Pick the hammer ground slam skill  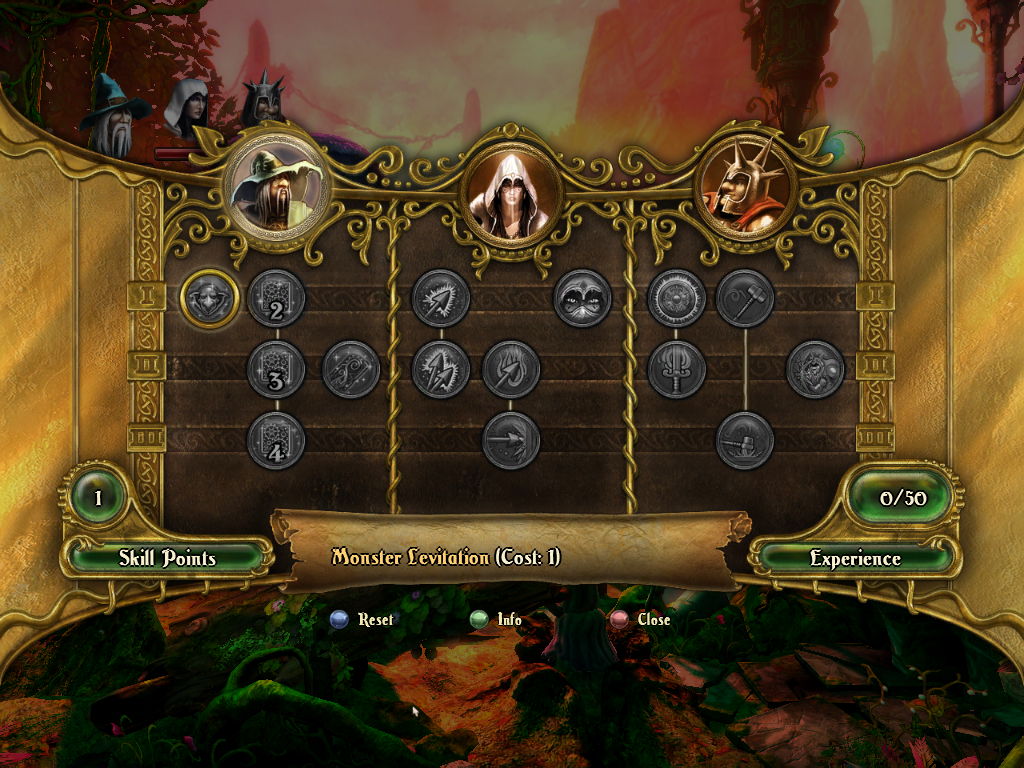(745, 440)
